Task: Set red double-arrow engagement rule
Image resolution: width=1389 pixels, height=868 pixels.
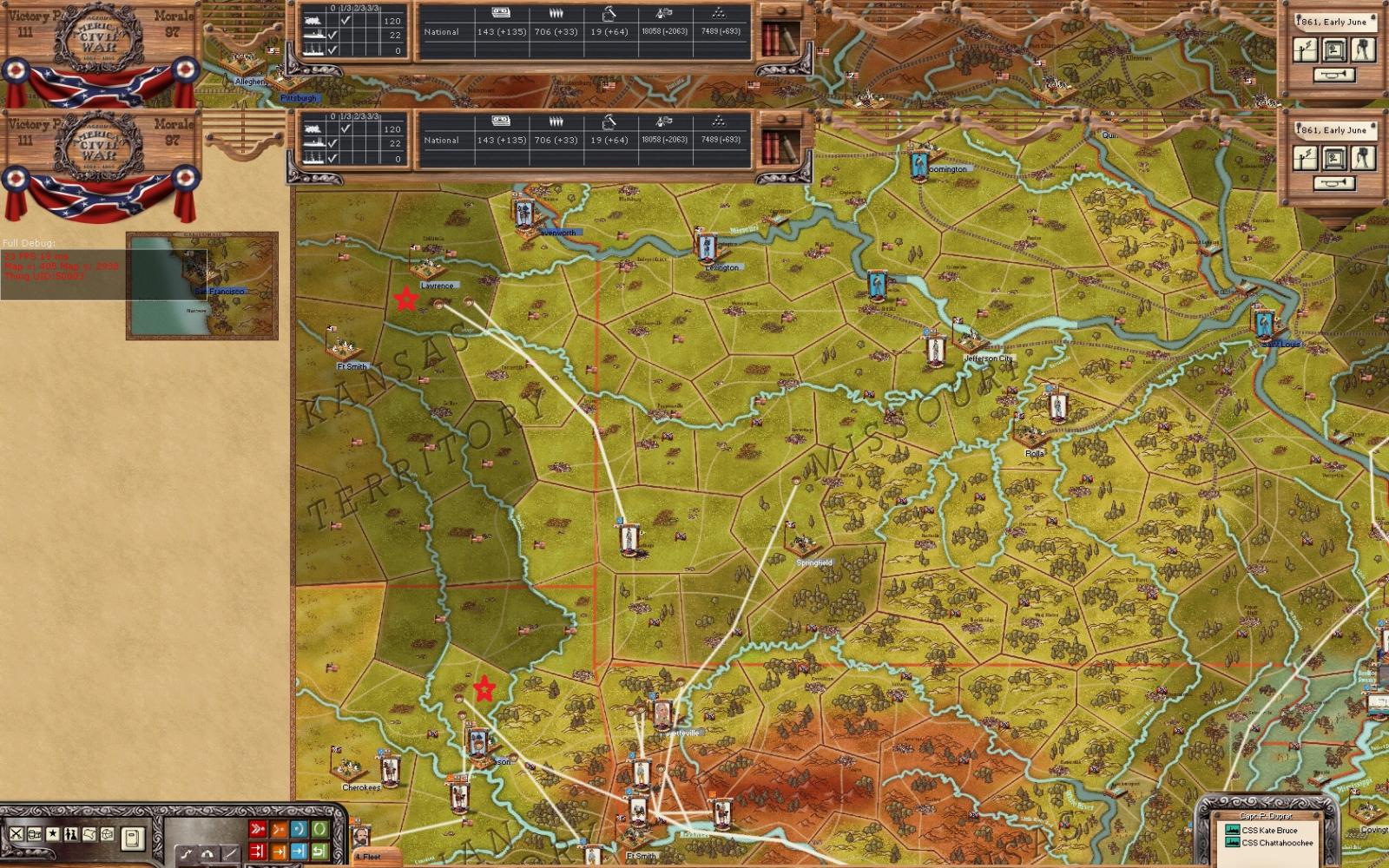Action: tap(258, 852)
